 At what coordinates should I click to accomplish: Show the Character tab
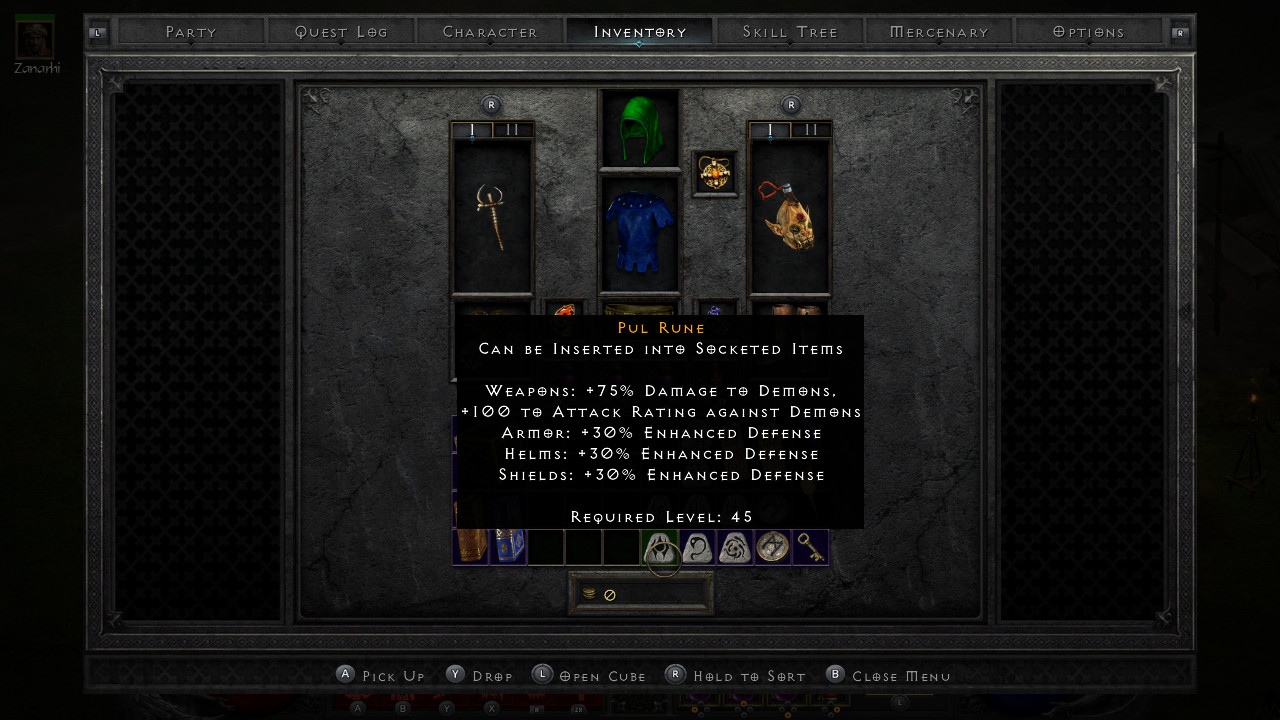pyautogui.click(x=490, y=32)
